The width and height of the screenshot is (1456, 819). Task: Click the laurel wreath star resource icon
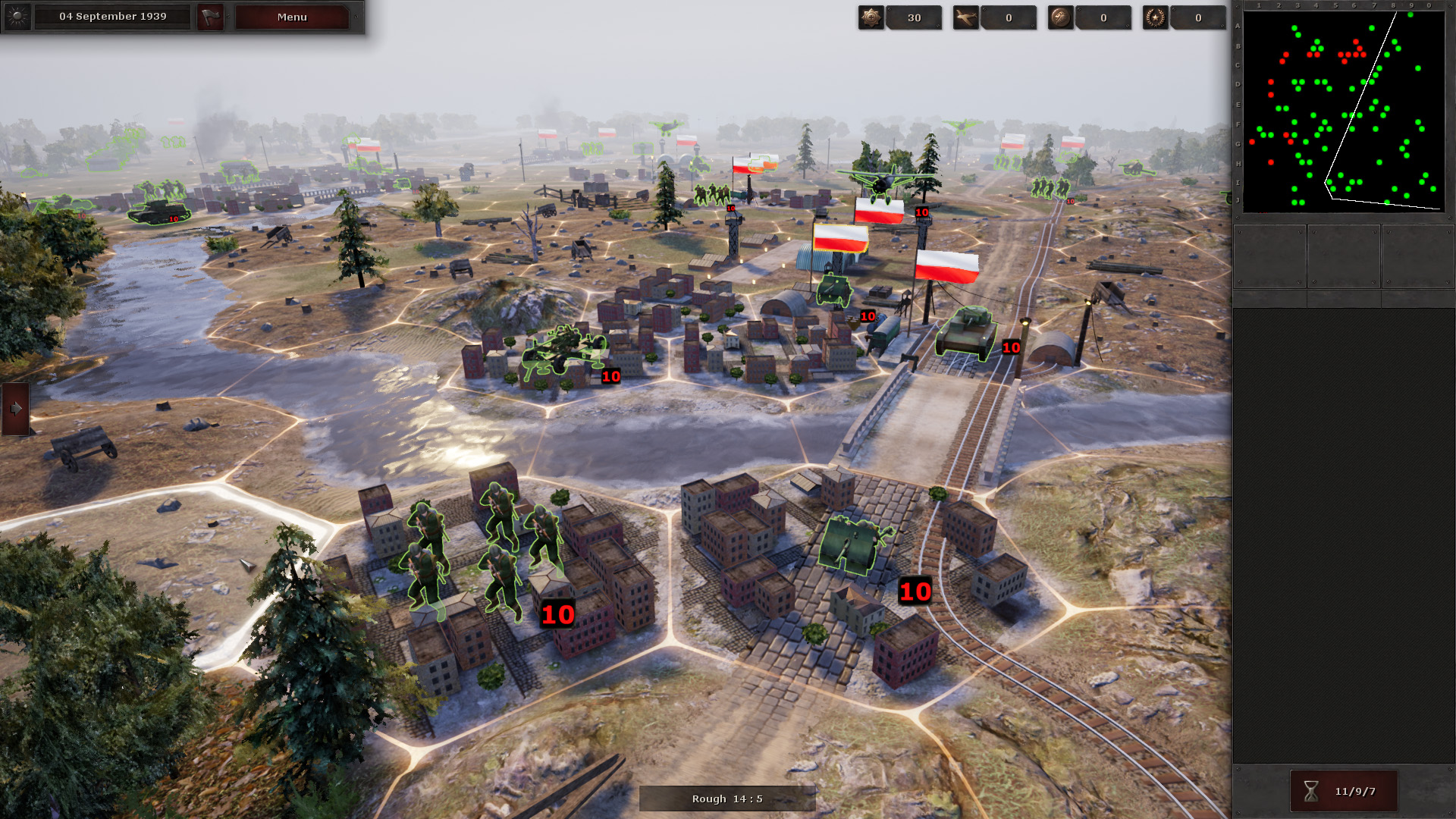(x=1155, y=17)
